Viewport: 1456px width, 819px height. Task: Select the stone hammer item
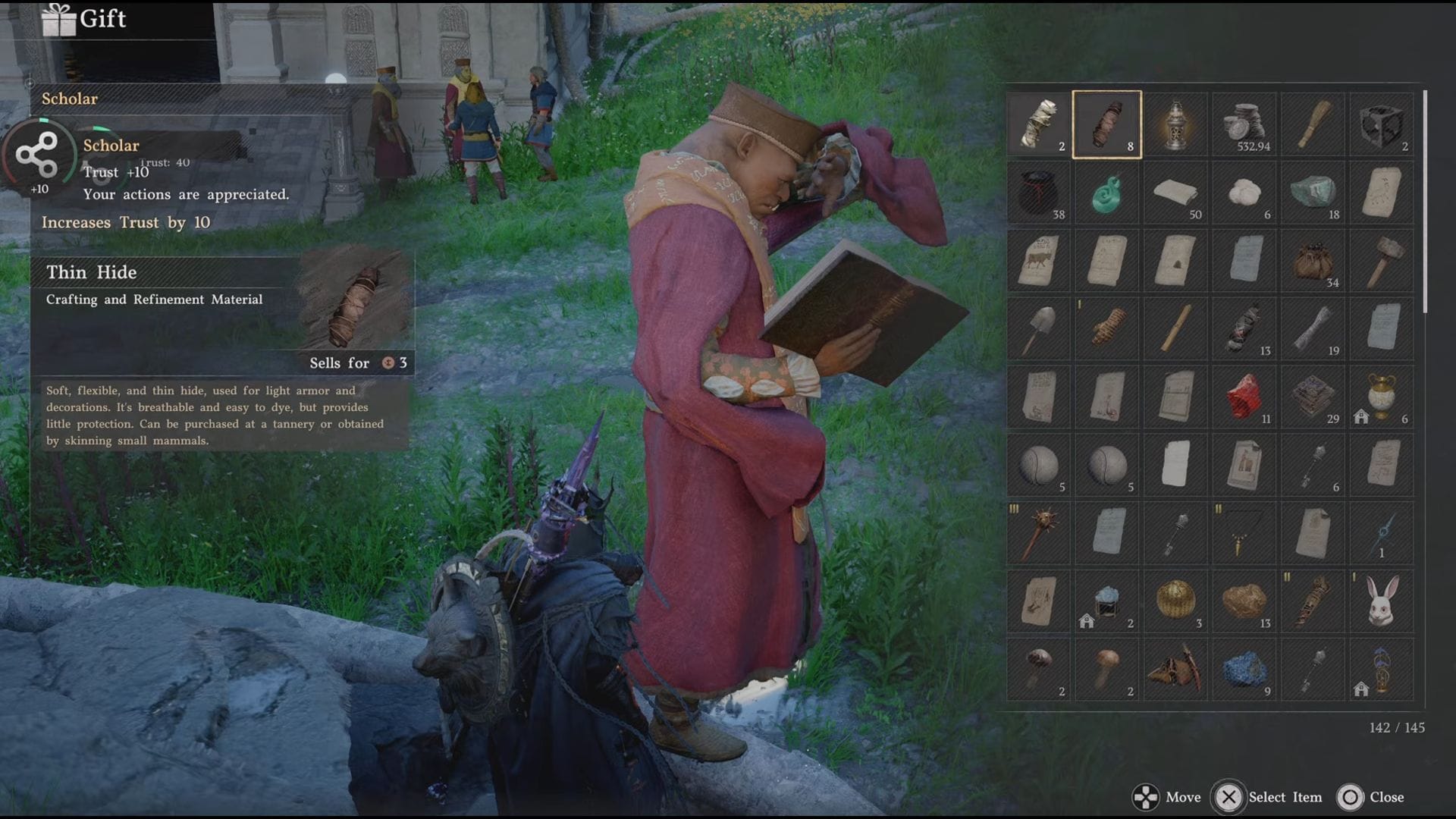pos(1381,261)
